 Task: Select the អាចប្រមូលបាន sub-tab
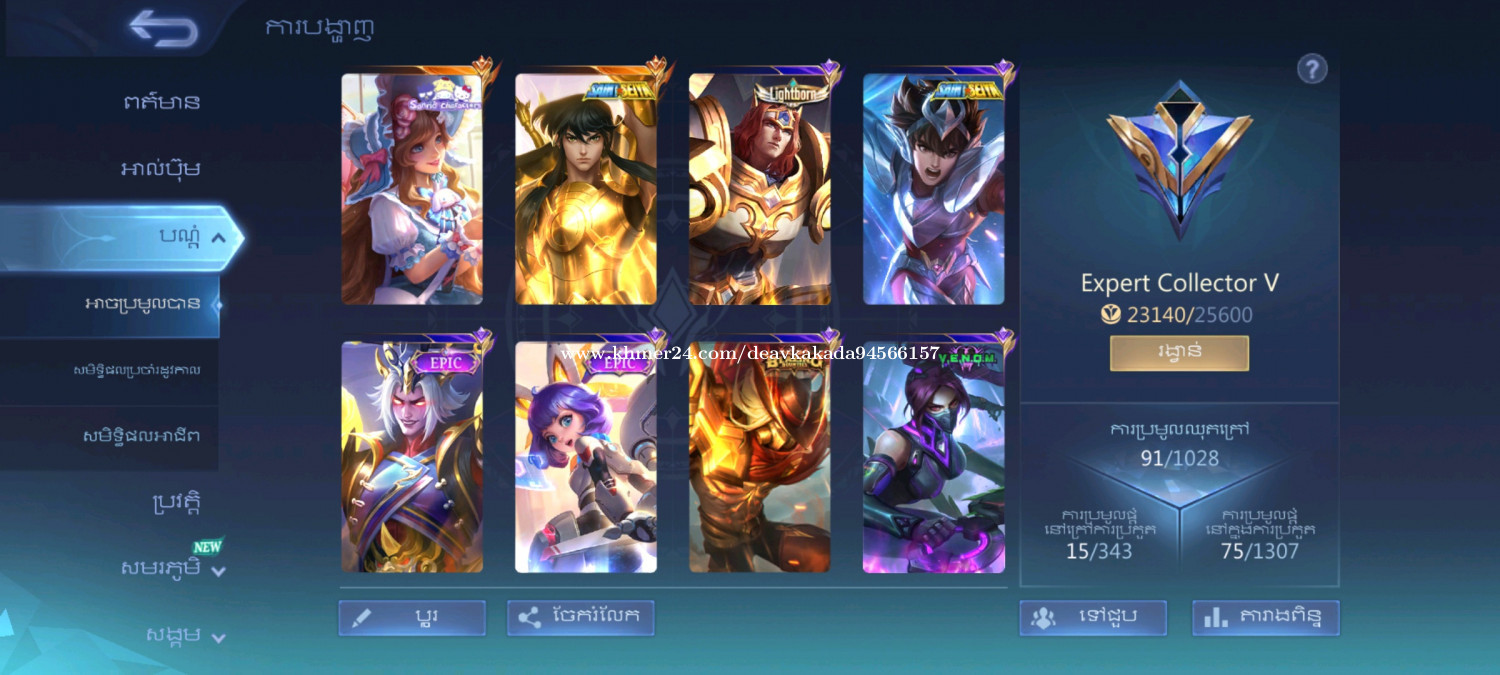pos(142,303)
